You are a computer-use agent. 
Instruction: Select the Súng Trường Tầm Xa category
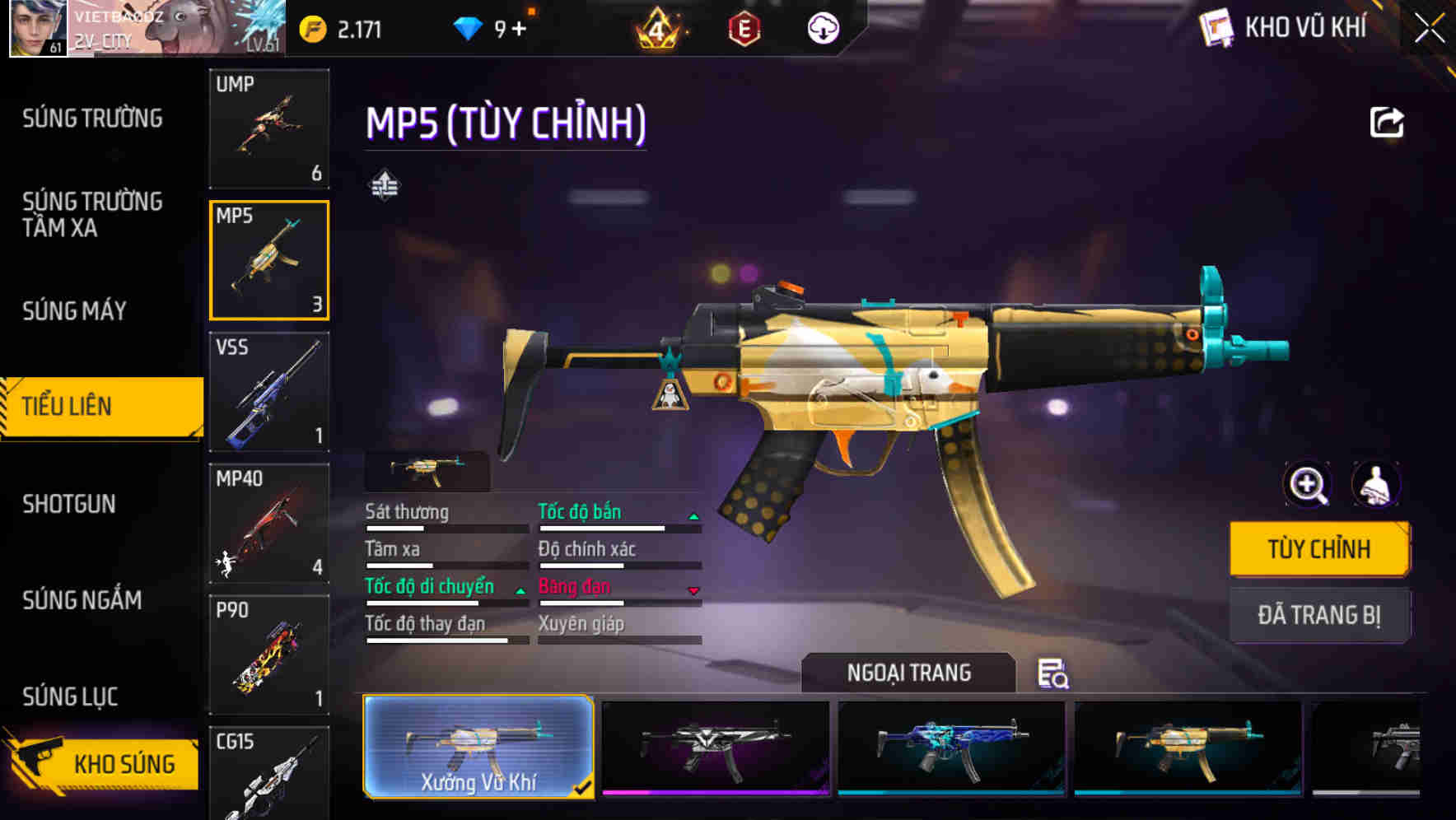click(92, 214)
